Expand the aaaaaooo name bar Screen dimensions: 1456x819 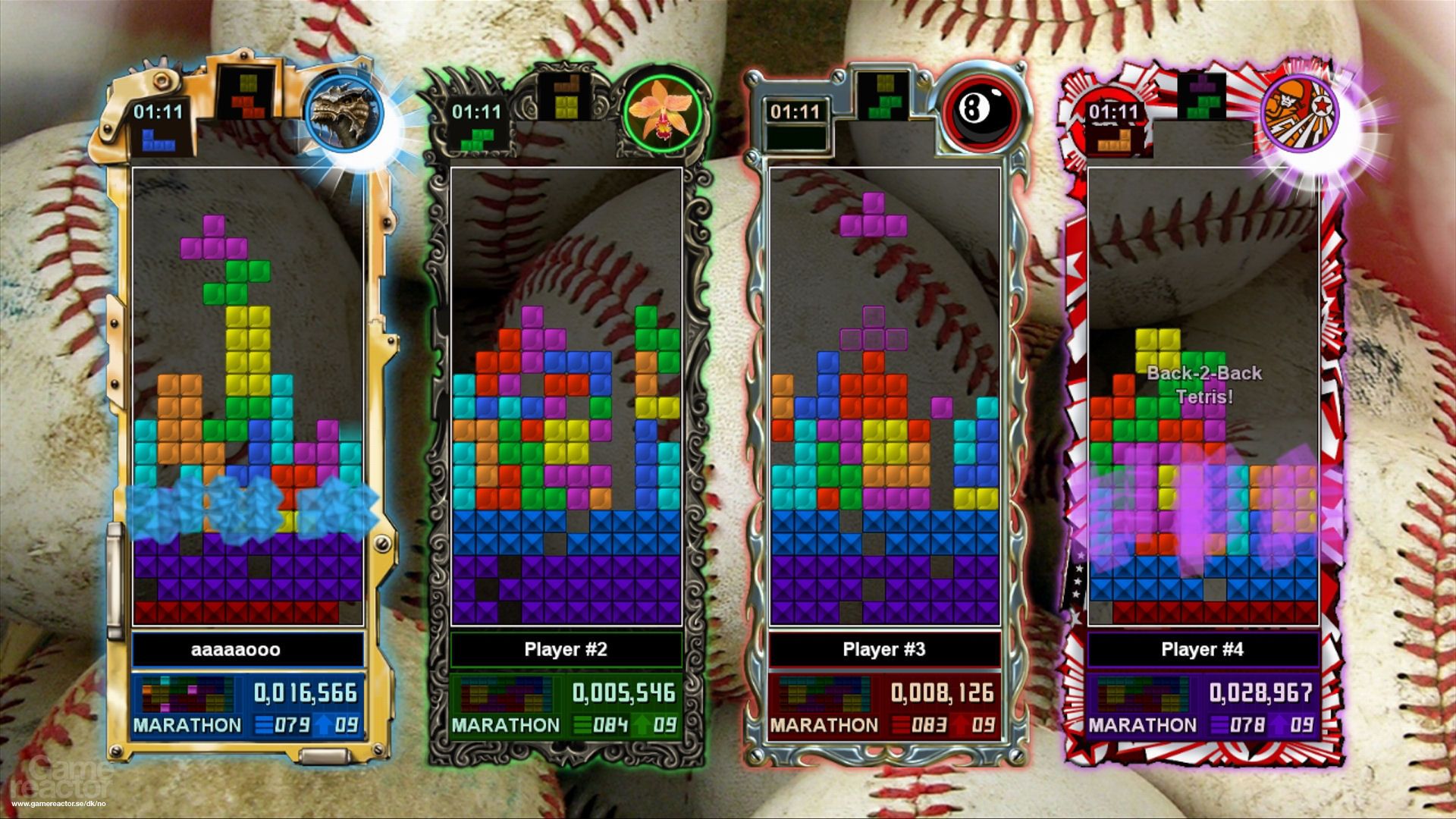[239, 649]
